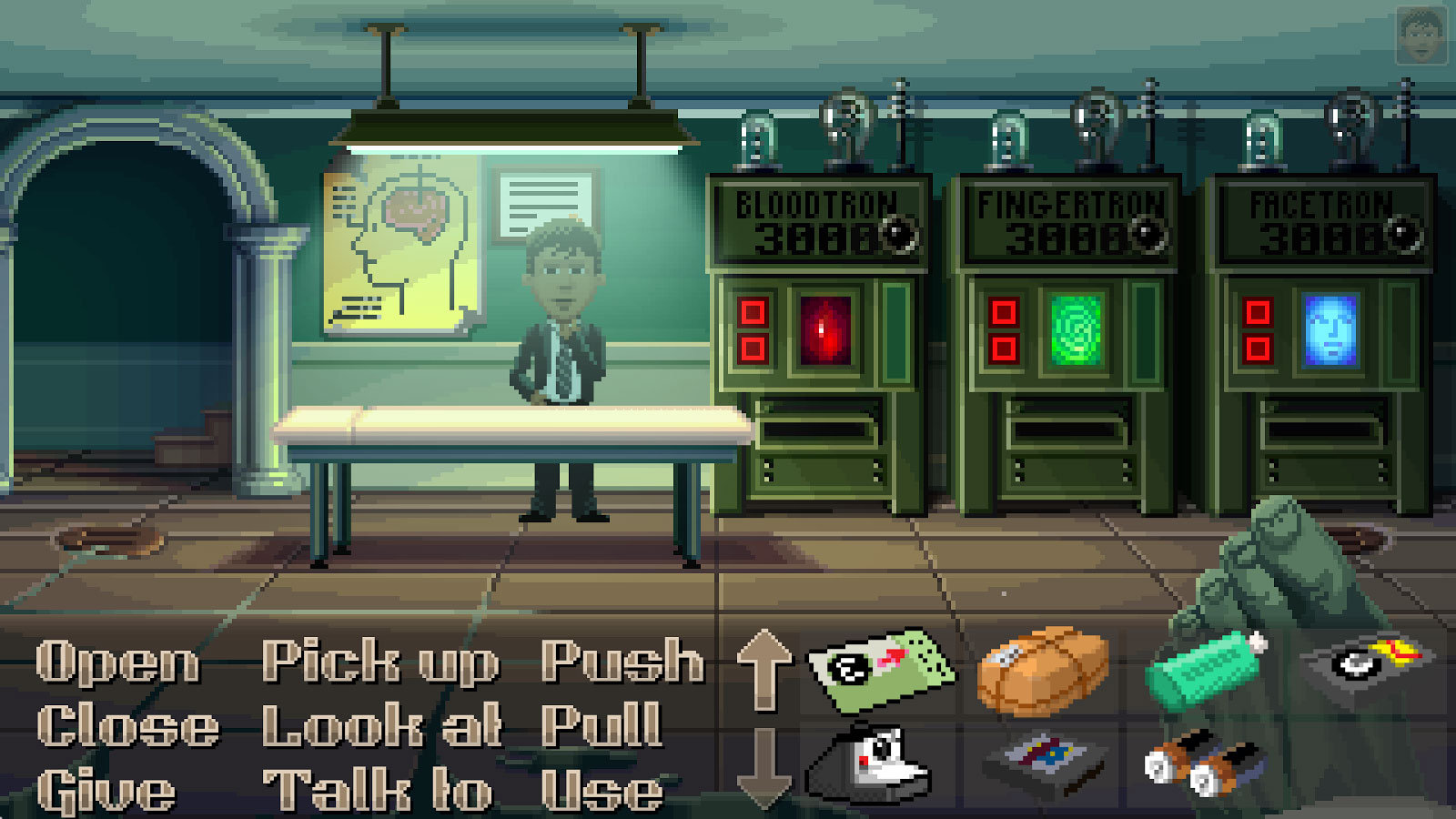Viewport: 1456px width, 819px height.
Task: Select the wrapped package inventory item
Action: click(x=1042, y=673)
